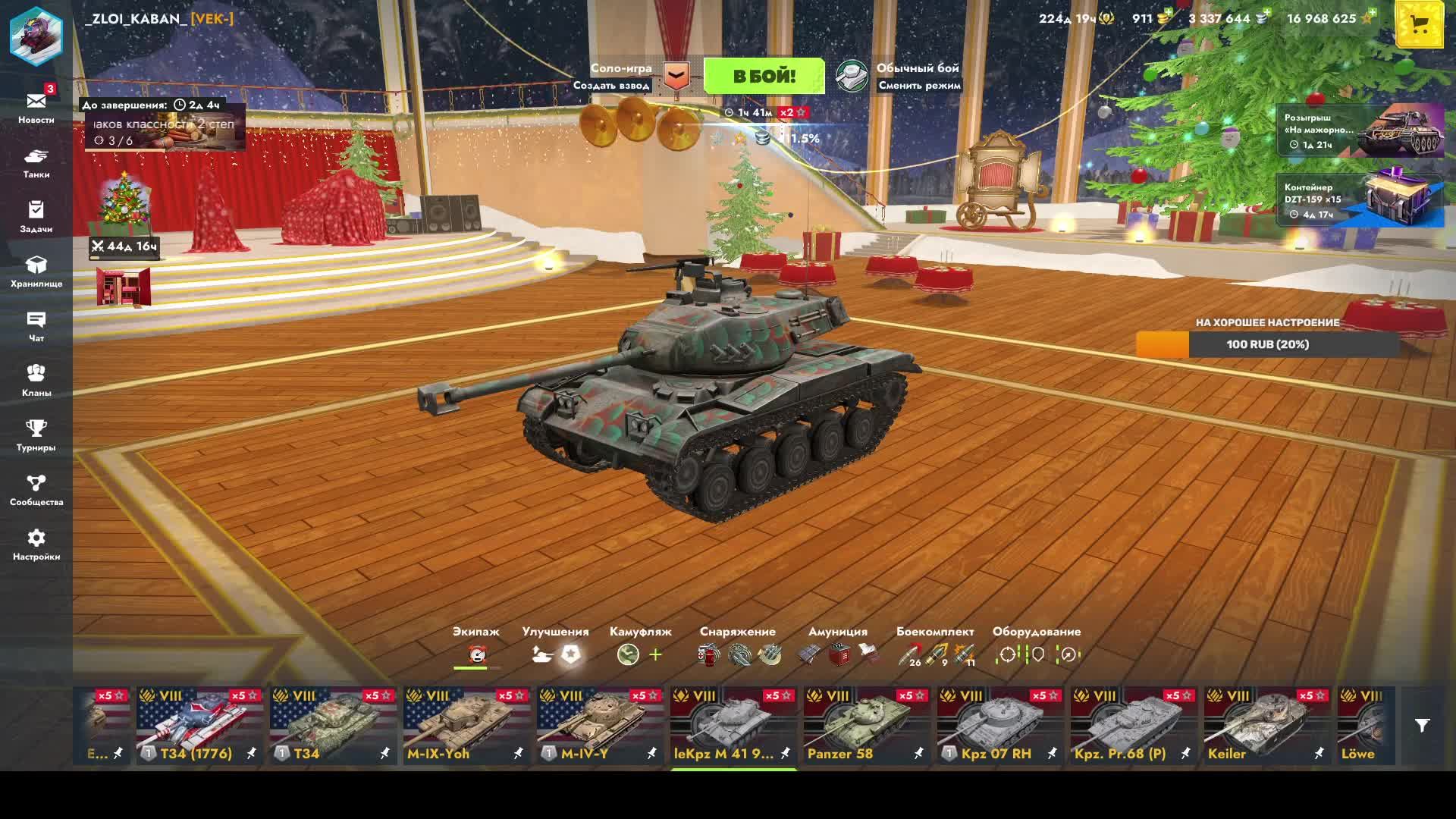Select the T34 (1776) tank card
The image size is (1456, 819).
point(199,725)
